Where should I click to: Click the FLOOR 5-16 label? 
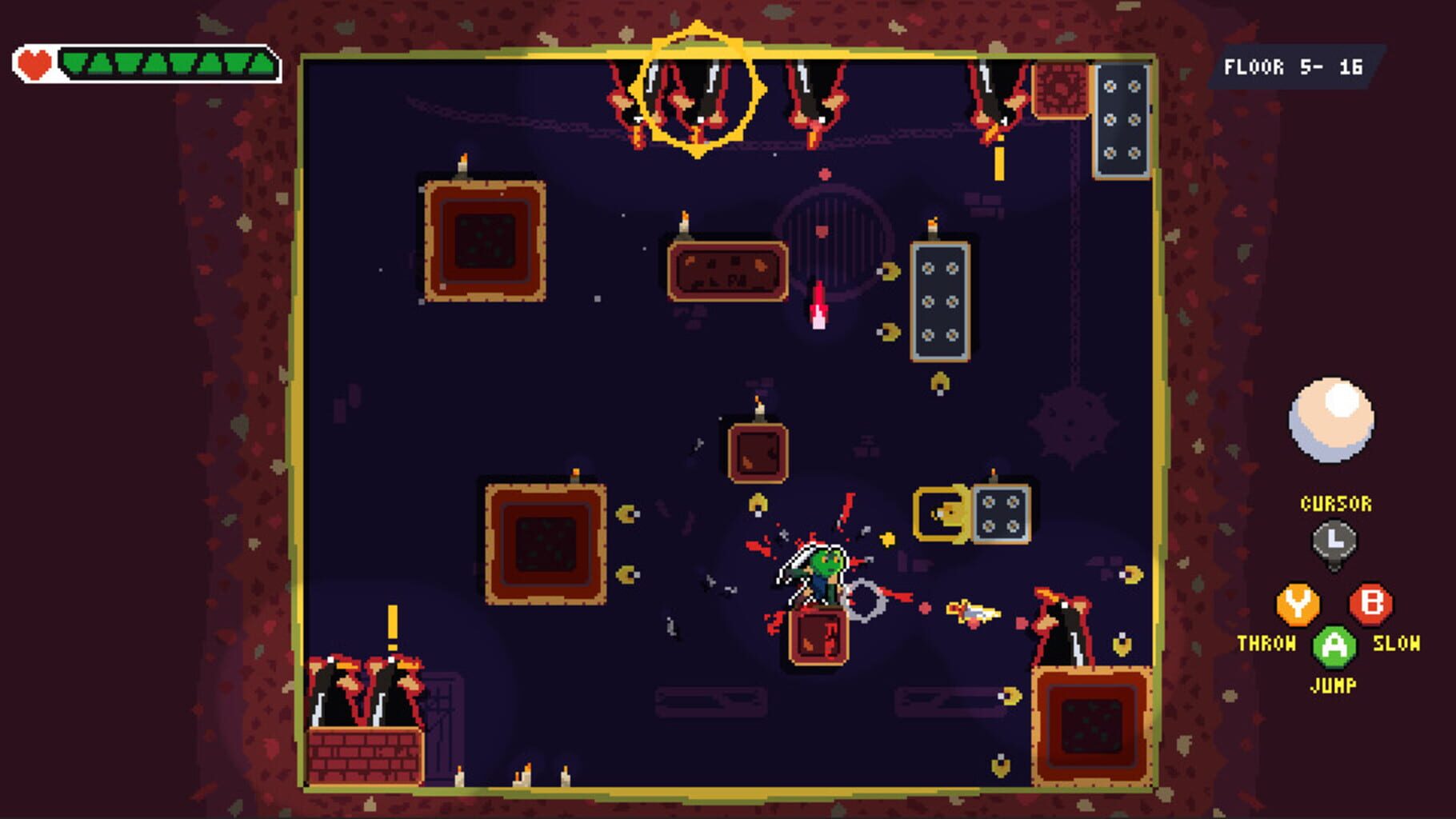(1294, 68)
